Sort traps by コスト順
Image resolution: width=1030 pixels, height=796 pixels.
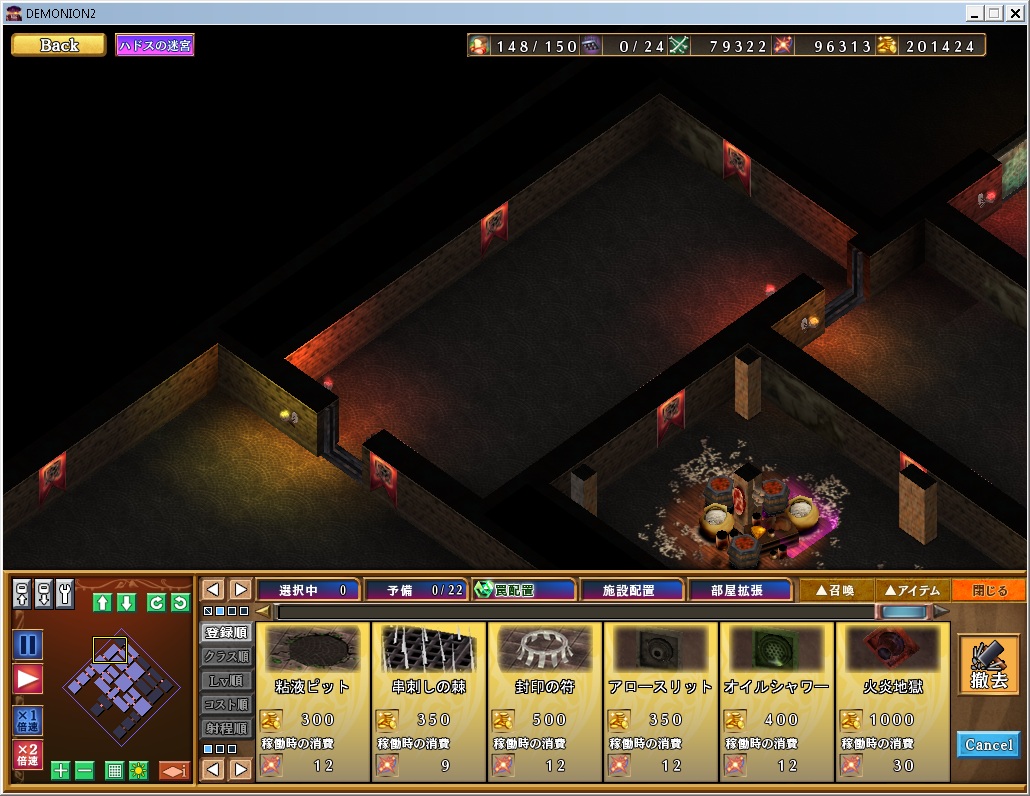226,704
